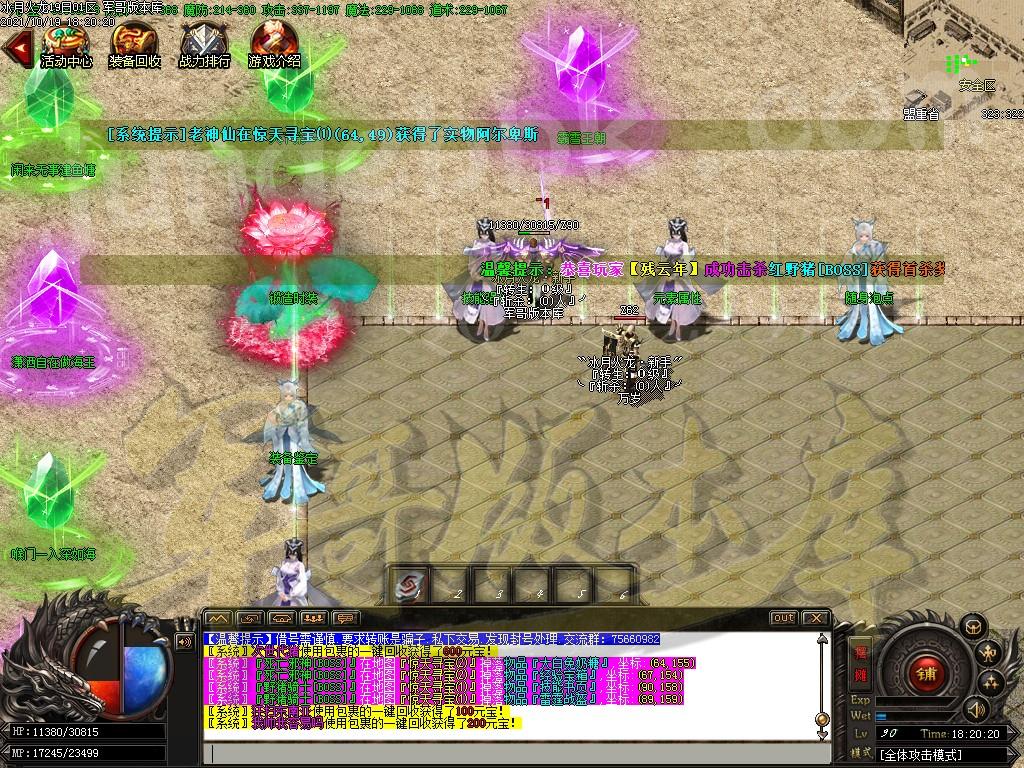
Task: Select the first hotbar slot with the scroll item
Action: click(410, 586)
